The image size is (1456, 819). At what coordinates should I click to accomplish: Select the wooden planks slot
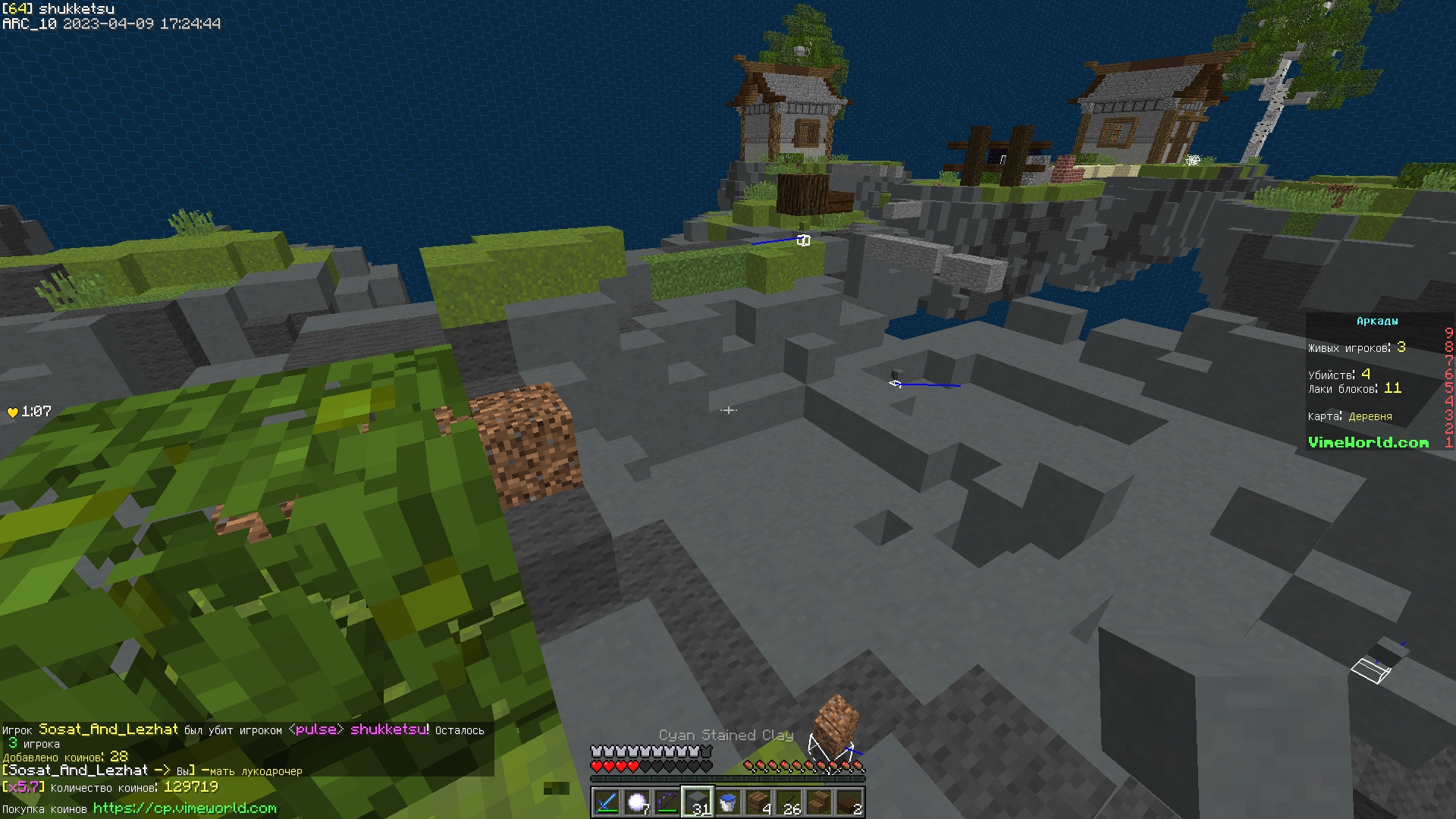(758, 802)
